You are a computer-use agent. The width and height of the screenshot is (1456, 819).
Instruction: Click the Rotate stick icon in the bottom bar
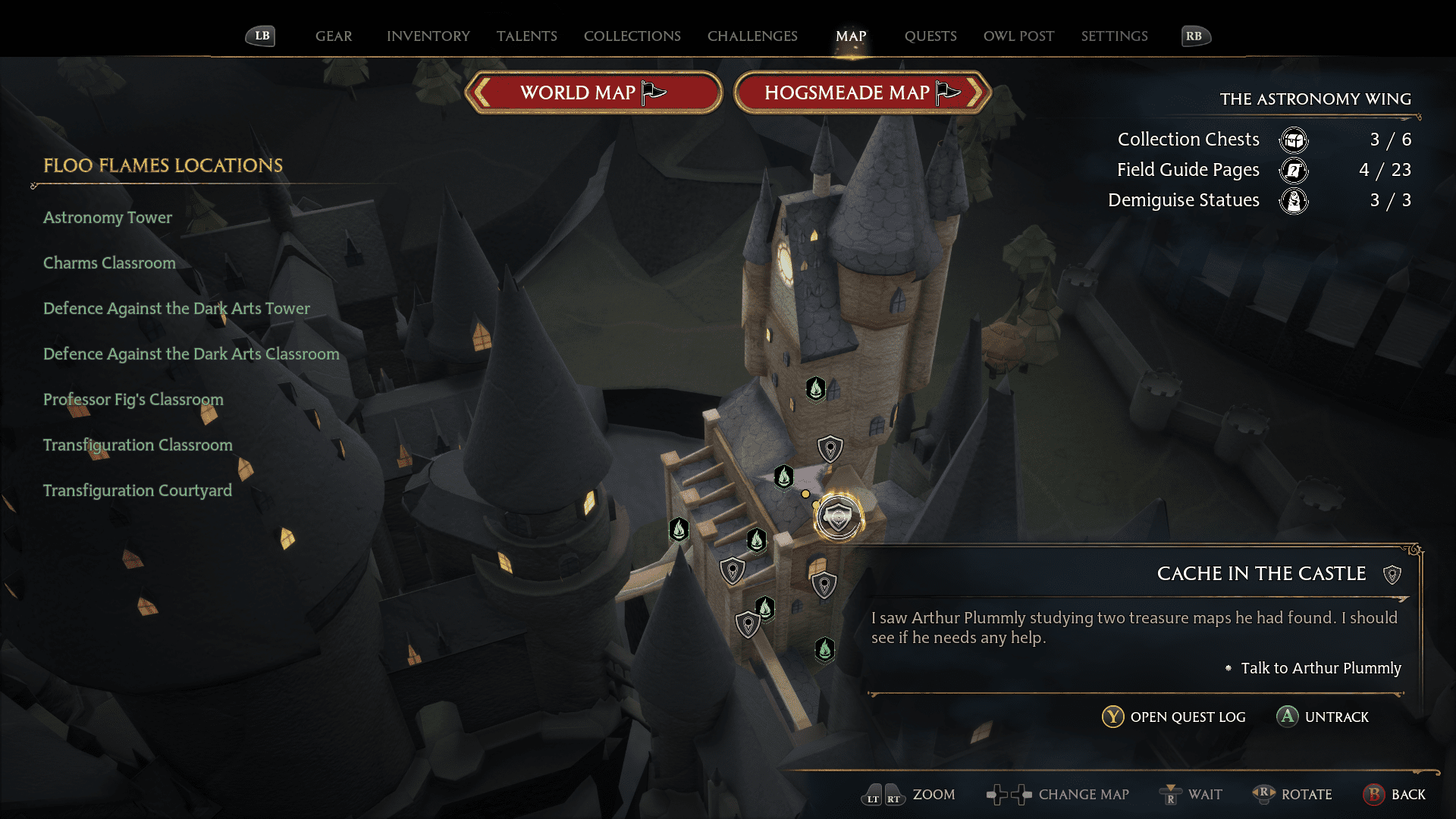click(1263, 795)
